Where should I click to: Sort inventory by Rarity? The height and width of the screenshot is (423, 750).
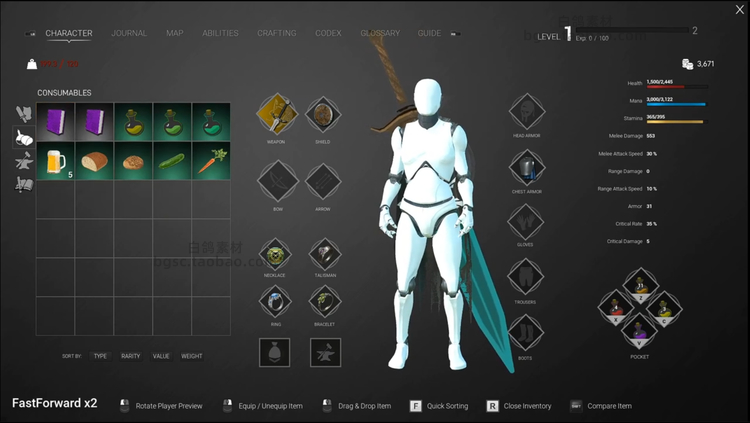coord(130,356)
